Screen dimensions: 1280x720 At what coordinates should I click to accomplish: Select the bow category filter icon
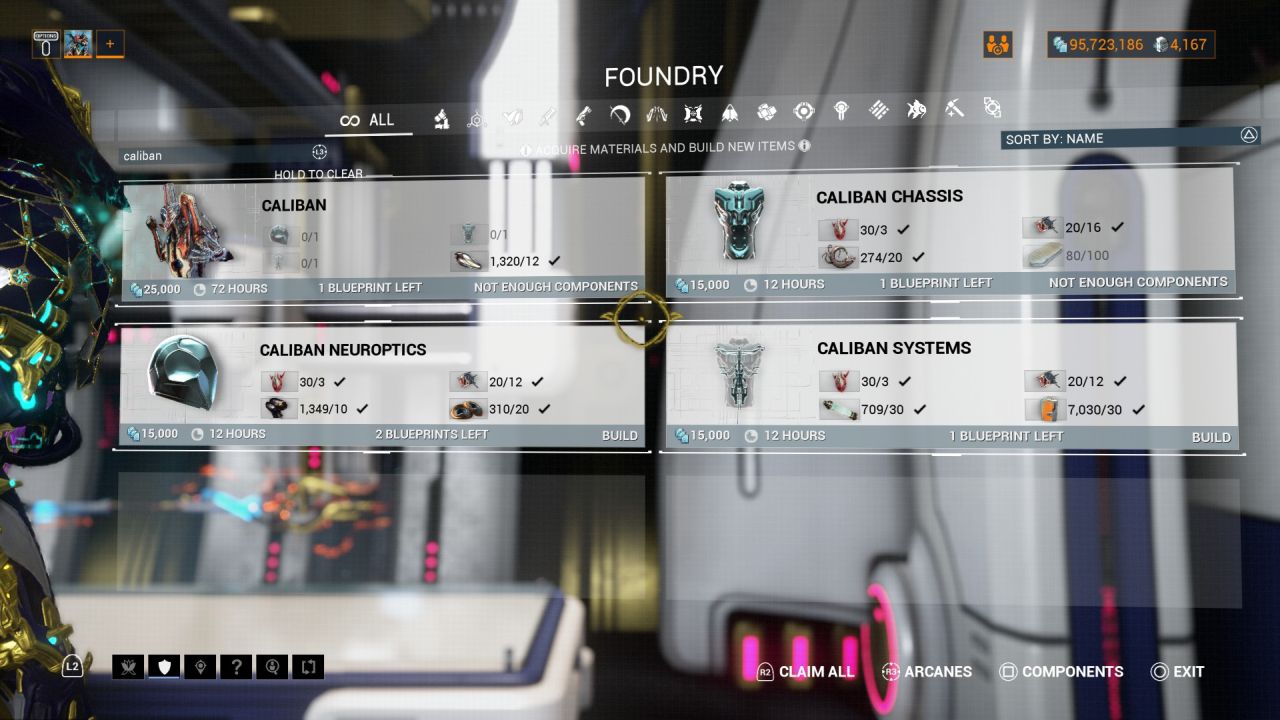point(619,113)
